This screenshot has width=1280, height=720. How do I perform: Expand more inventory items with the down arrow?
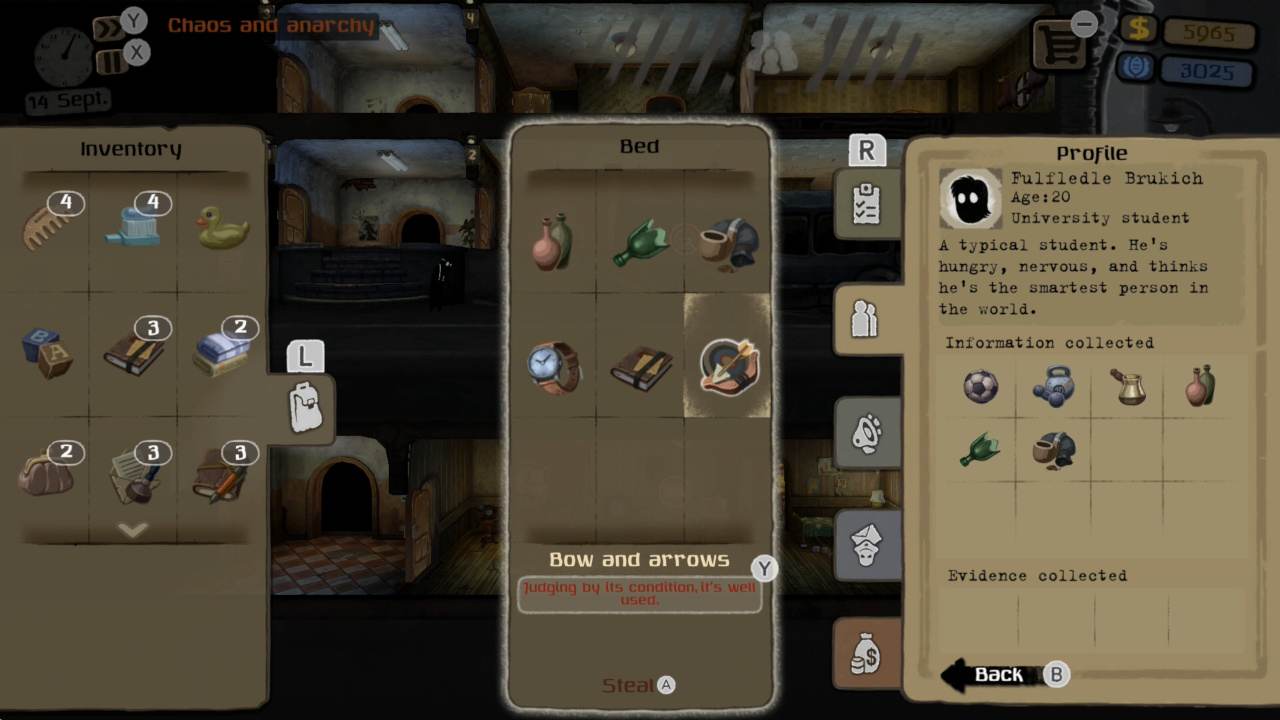[x=133, y=531]
